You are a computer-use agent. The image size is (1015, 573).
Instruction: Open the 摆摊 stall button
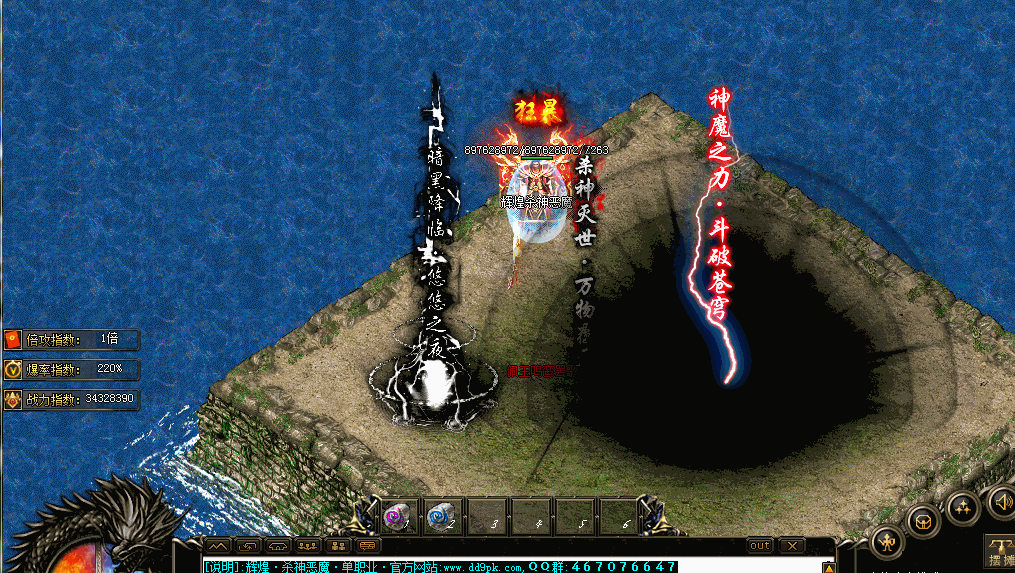pos(1000,550)
